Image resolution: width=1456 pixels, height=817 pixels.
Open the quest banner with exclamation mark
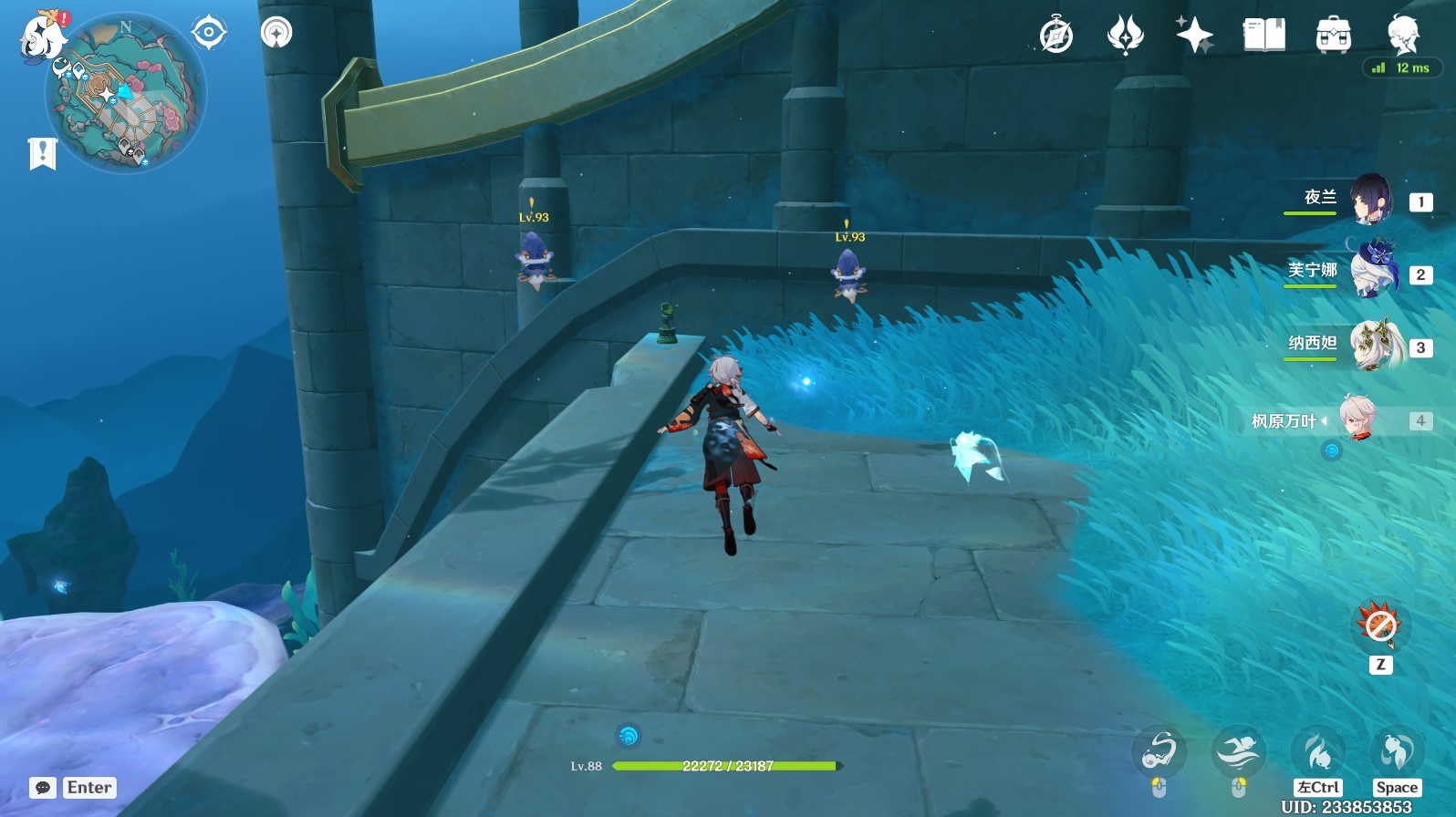coord(42,154)
